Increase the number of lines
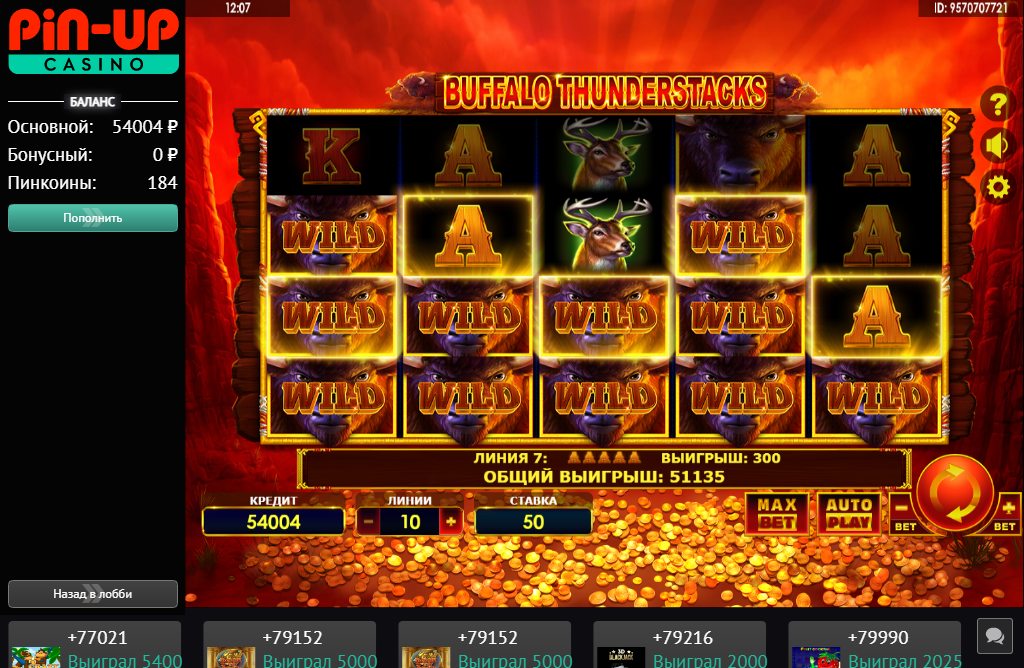This screenshot has width=1024, height=668. coord(450,521)
